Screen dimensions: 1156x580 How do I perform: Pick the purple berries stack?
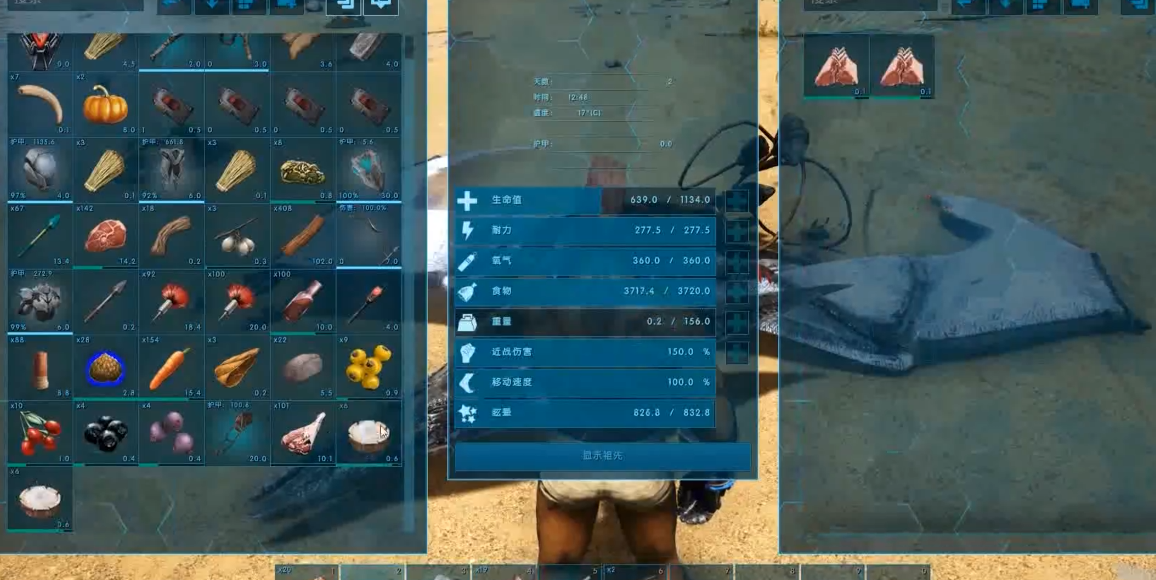tap(171, 433)
